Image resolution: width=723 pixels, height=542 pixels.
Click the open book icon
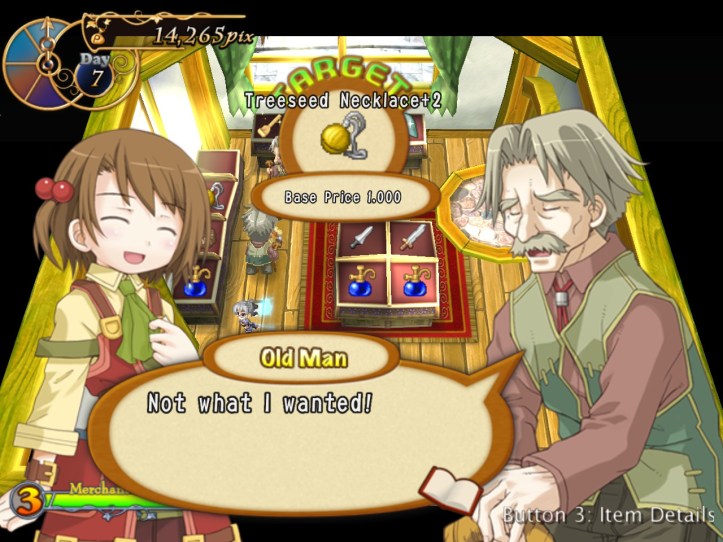[442, 487]
